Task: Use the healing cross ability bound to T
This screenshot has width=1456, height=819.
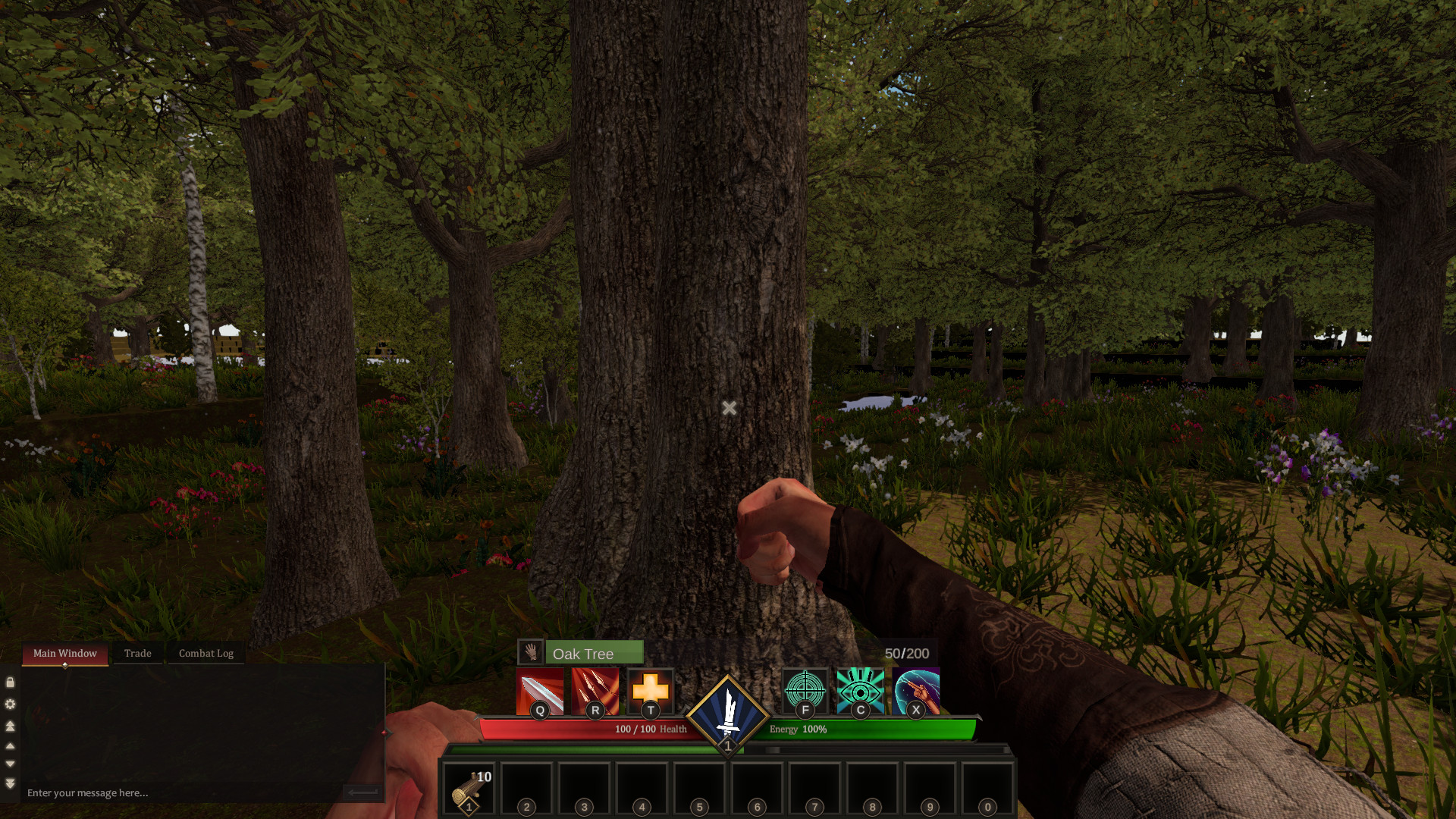Action: pyautogui.click(x=650, y=692)
